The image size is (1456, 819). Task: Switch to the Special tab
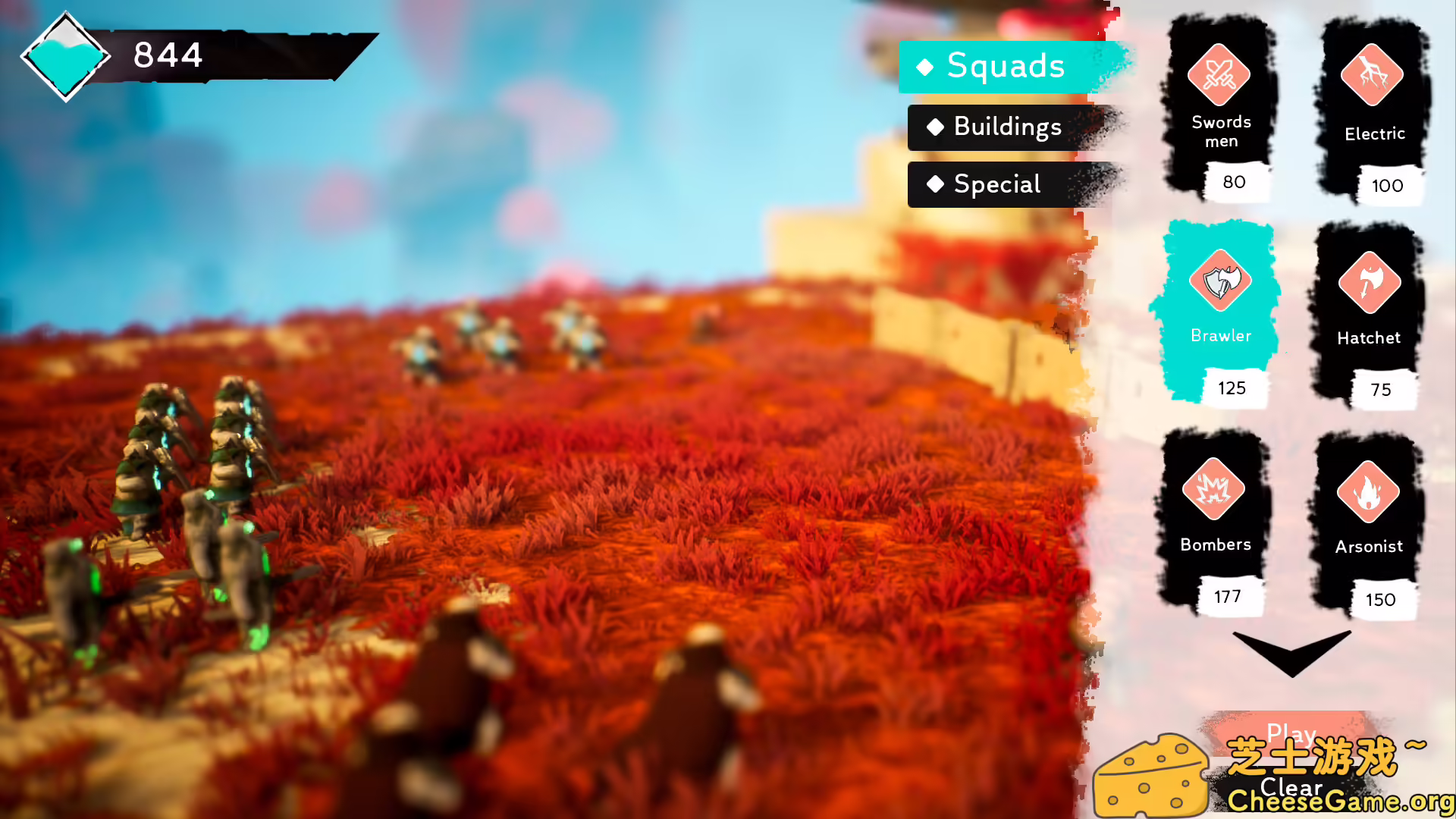click(996, 184)
